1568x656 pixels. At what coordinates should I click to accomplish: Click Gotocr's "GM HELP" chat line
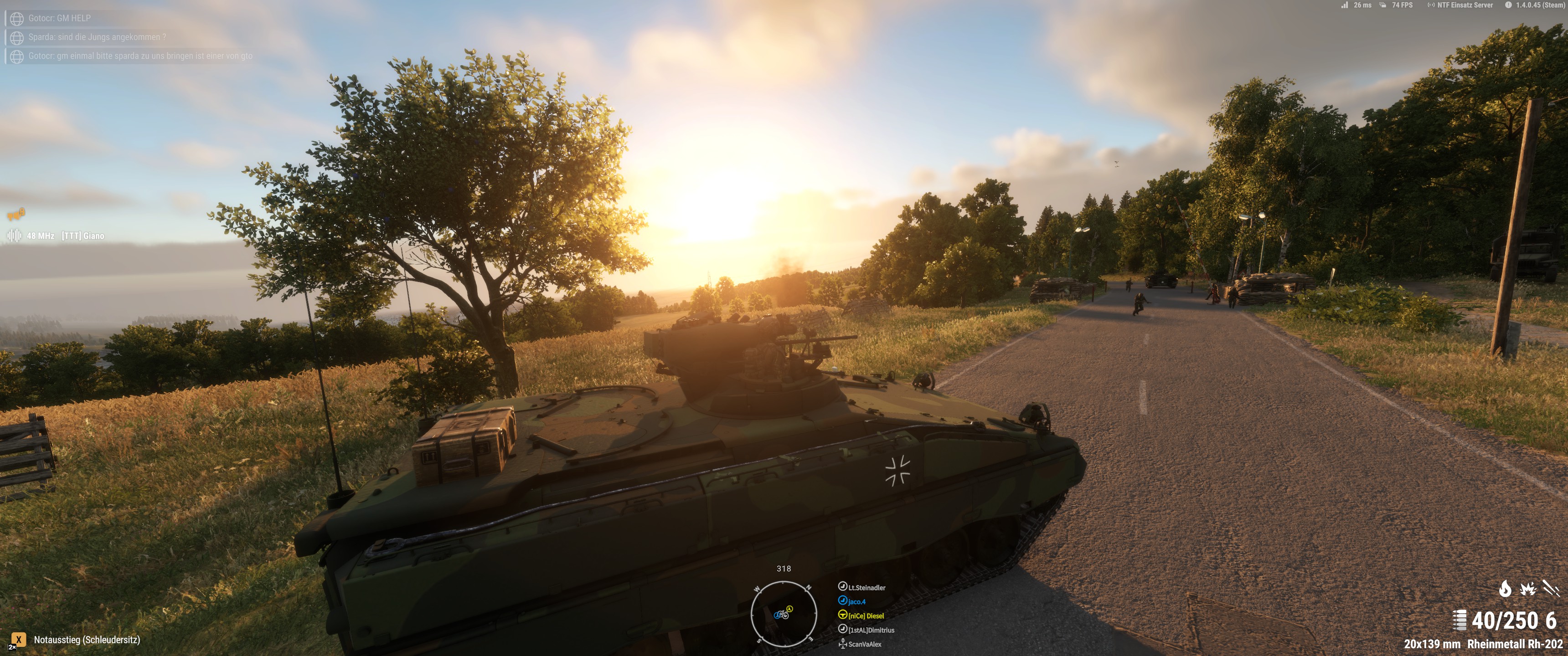tap(59, 18)
